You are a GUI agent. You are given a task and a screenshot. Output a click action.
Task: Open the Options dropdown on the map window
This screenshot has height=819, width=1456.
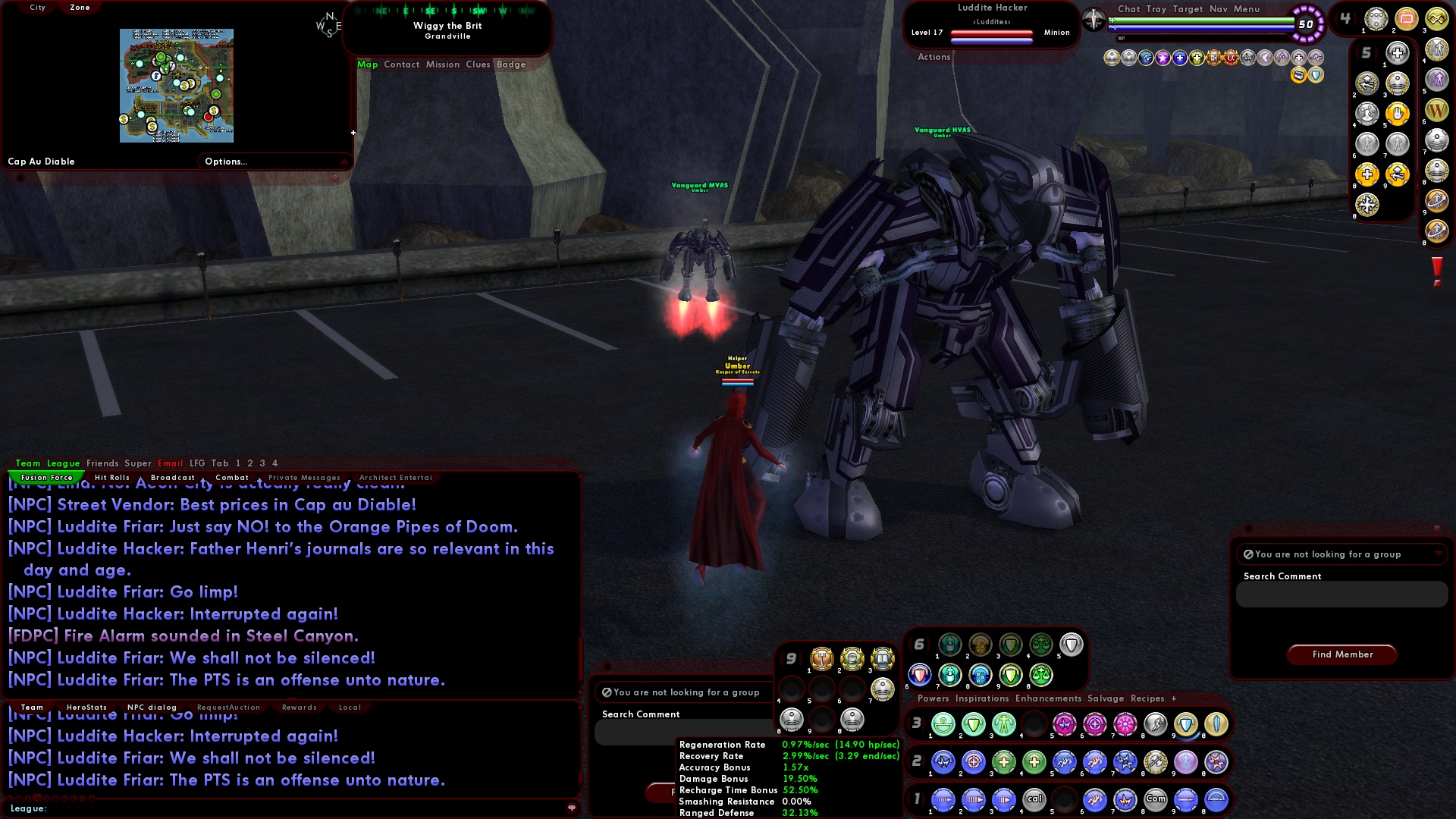coord(225,161)
